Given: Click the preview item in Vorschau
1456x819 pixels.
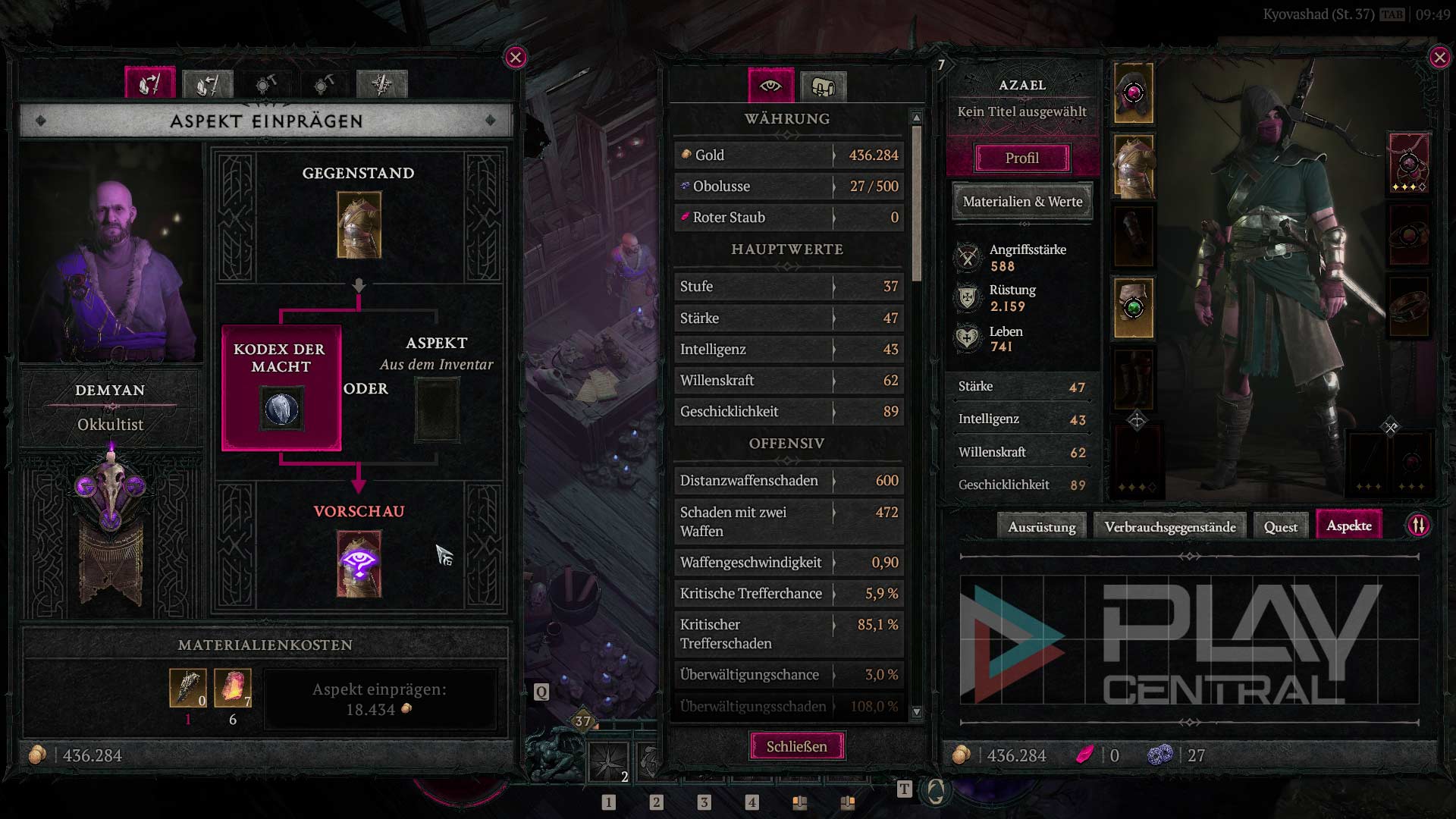Looking at the screenshot, I should coord(359,564).
